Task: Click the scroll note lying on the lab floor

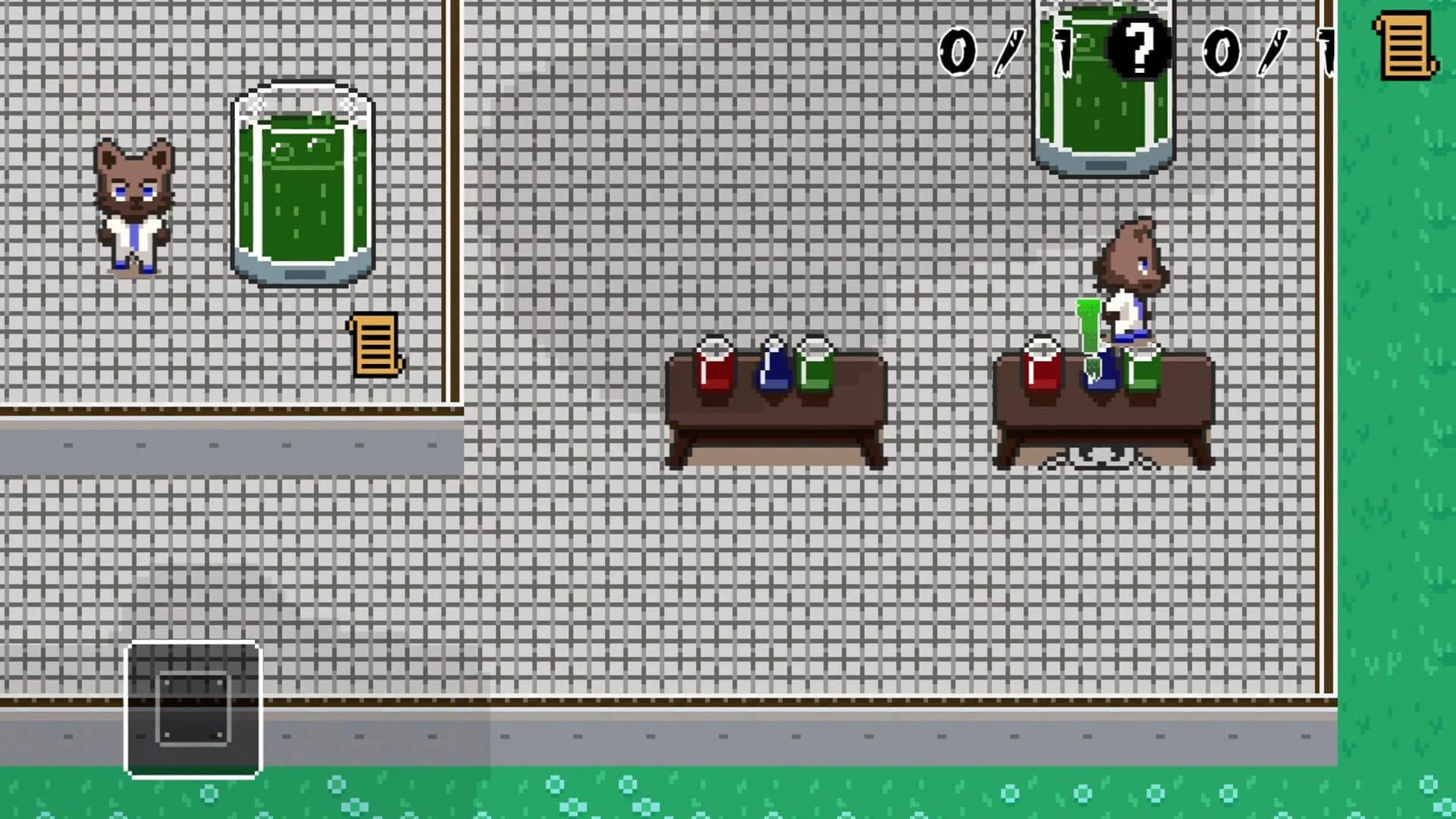Action: click(373, 345)
